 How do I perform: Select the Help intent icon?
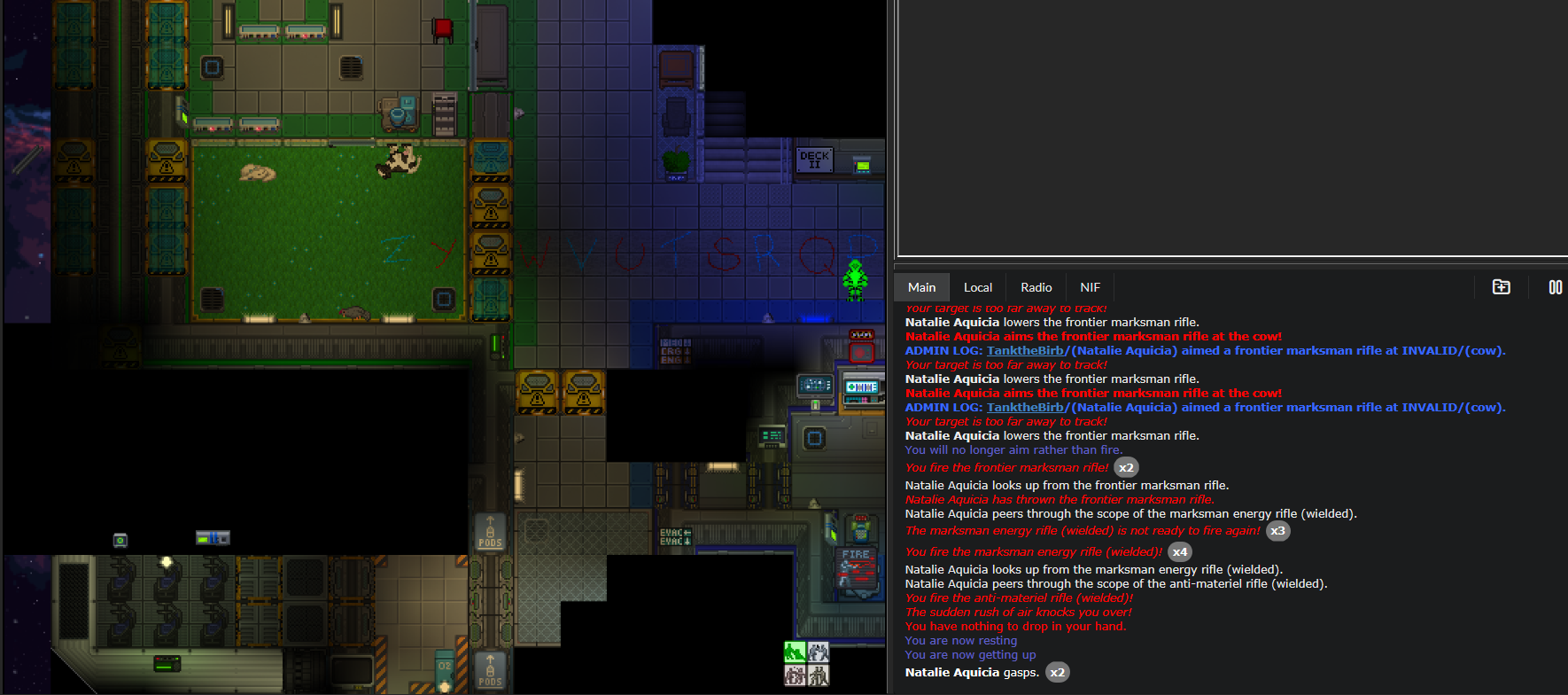click(x=795, y=652)
